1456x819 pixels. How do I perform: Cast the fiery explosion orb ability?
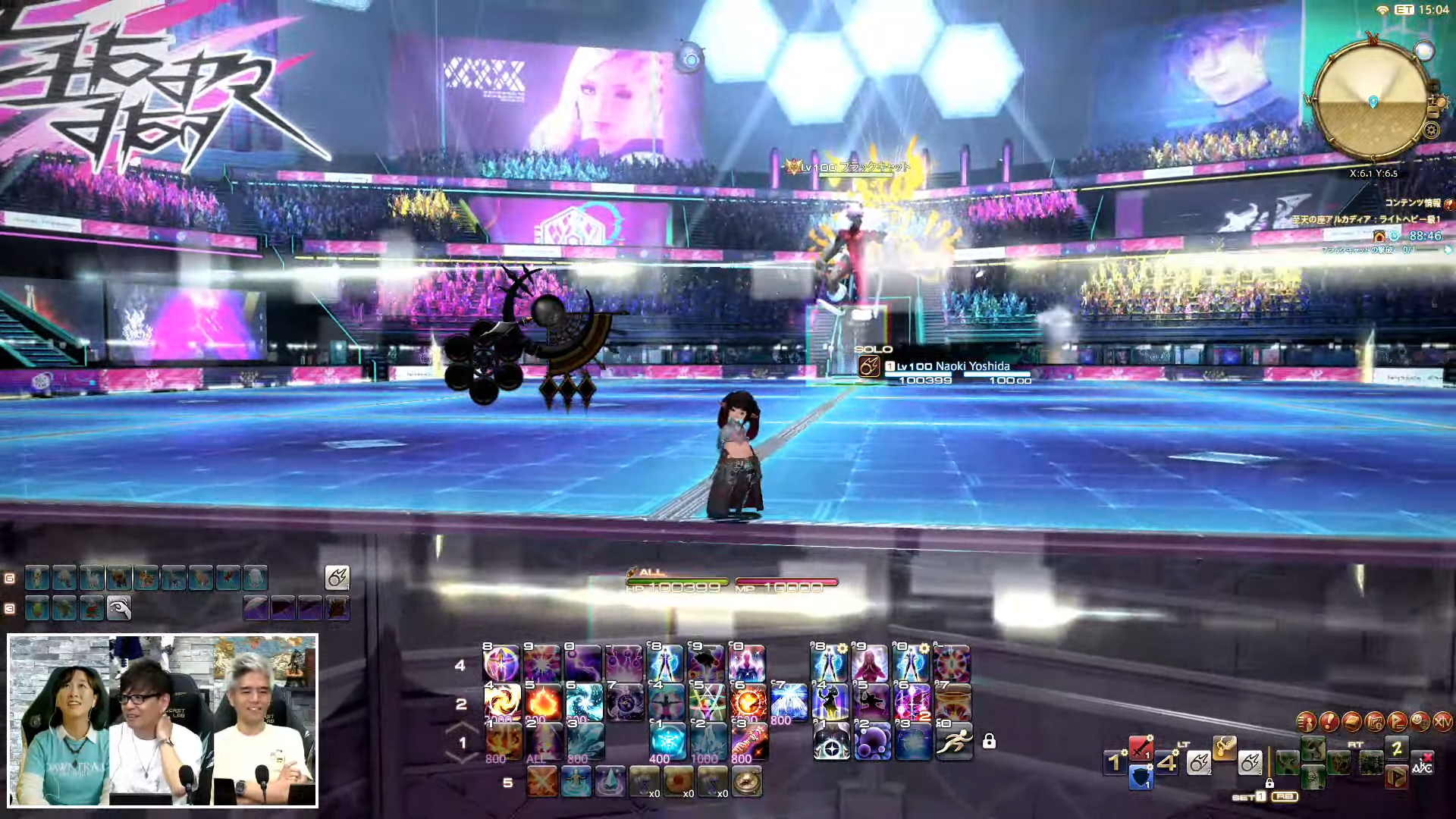pos(748,702)
